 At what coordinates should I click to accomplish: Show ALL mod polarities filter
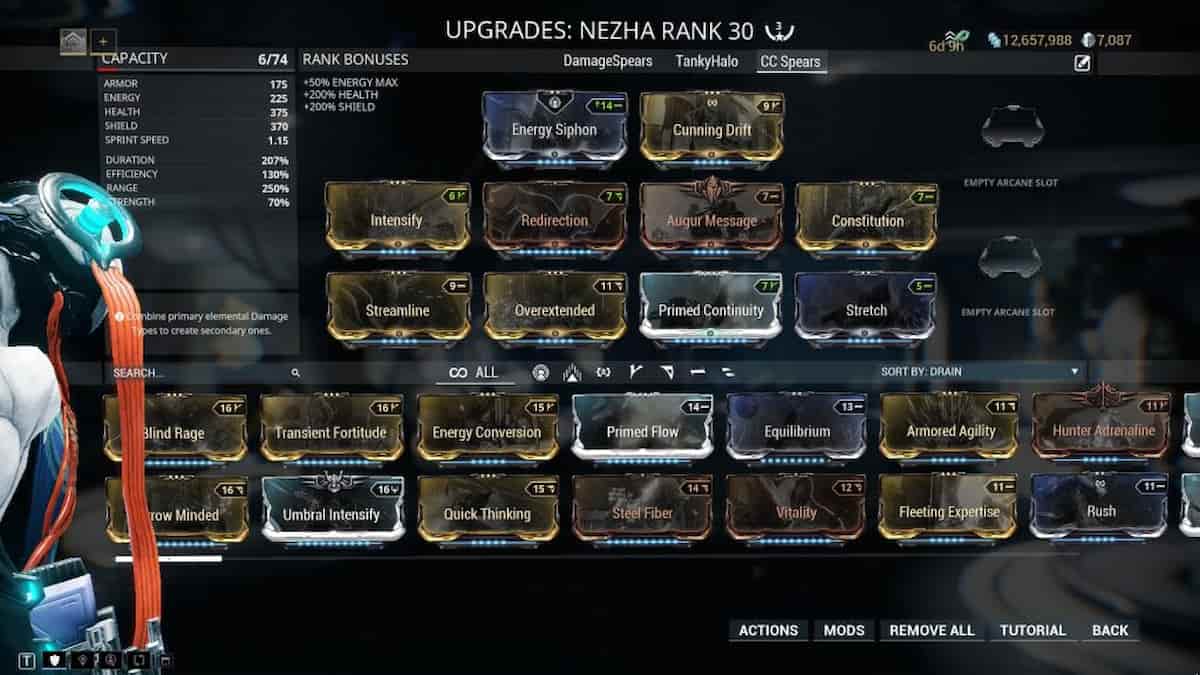pyautogui.click(x=475, y=373)
